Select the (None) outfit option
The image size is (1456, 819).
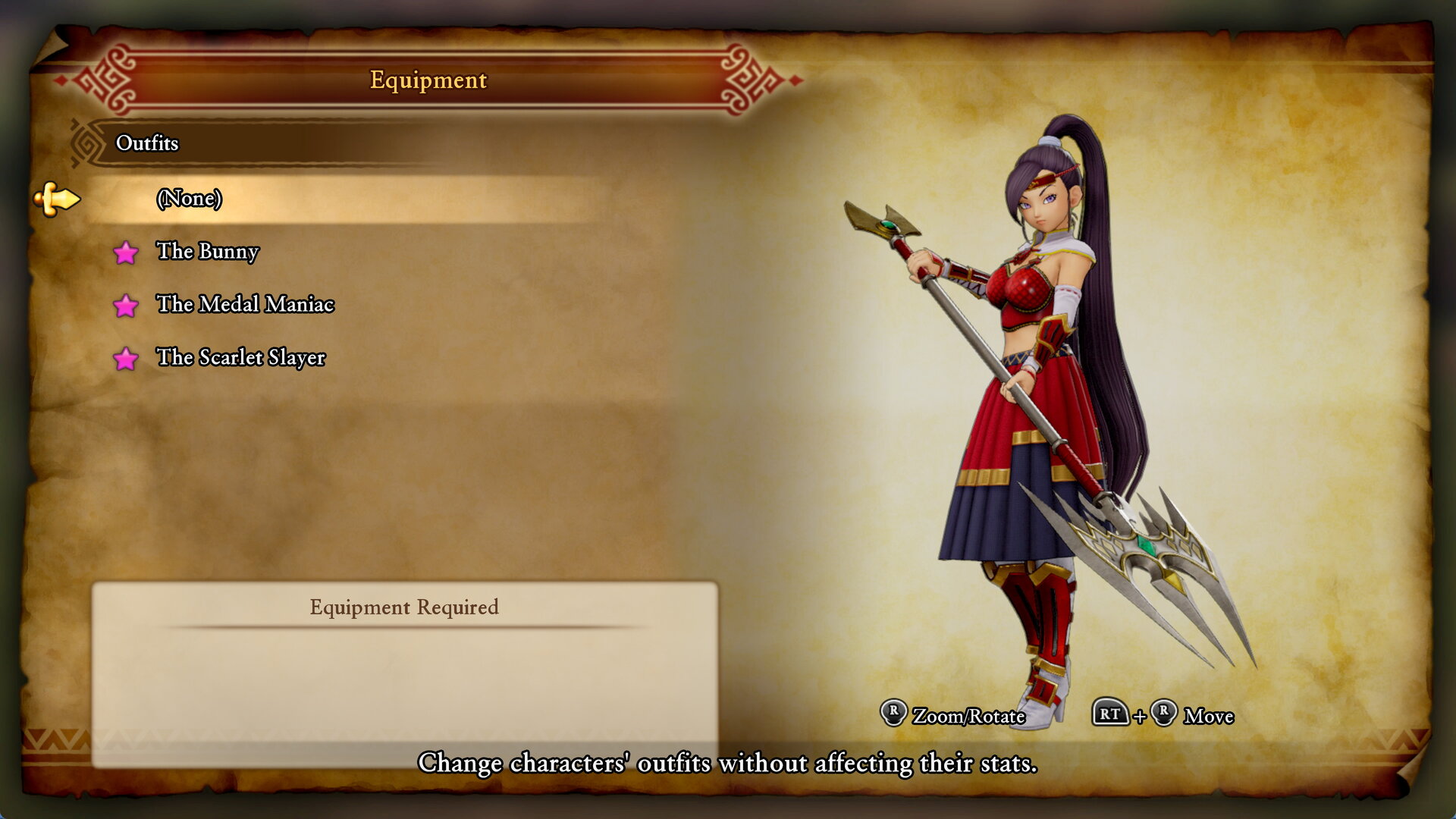click(189, 199)
